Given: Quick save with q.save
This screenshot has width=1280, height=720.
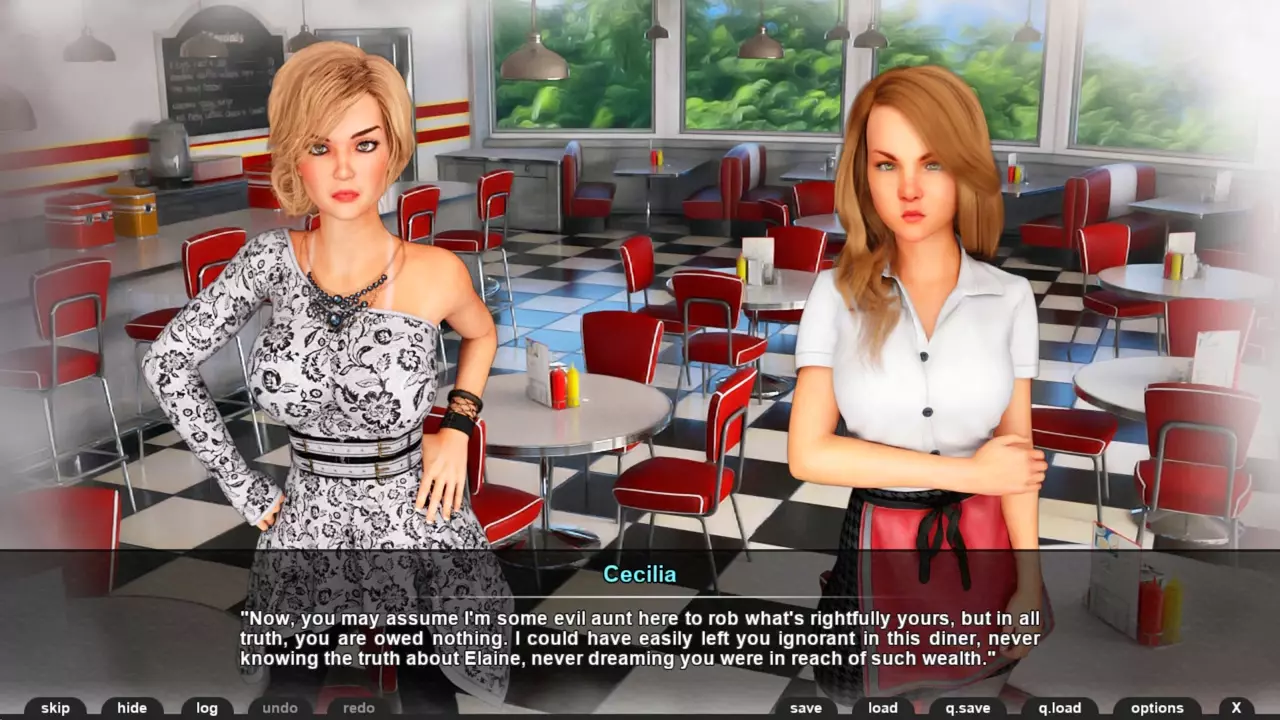Looking at the screenshot, I should [967, 708].
